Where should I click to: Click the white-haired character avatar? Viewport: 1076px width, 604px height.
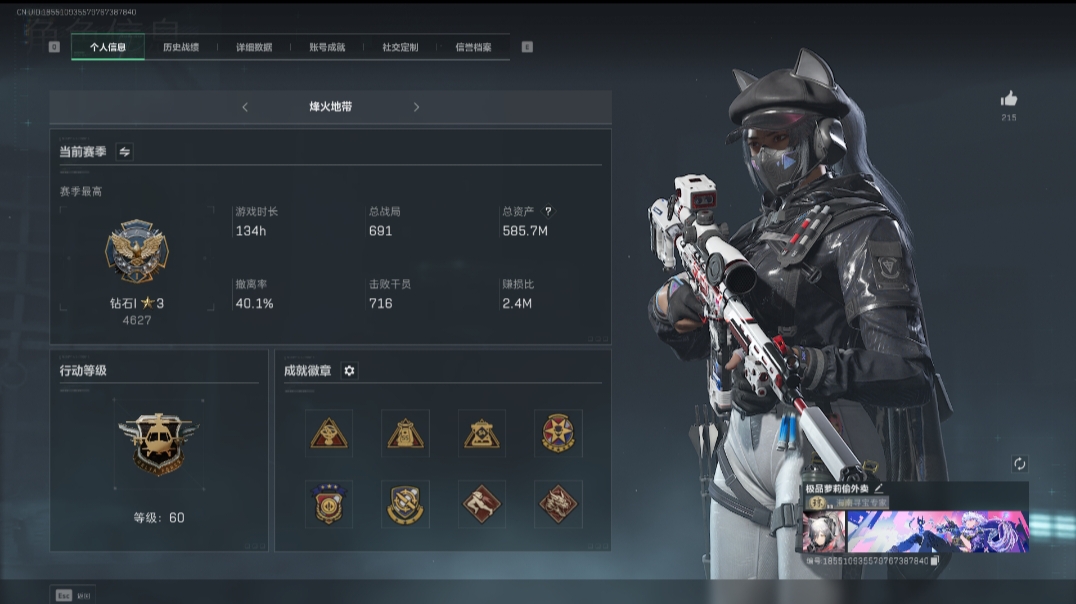(x=821, y=532)
